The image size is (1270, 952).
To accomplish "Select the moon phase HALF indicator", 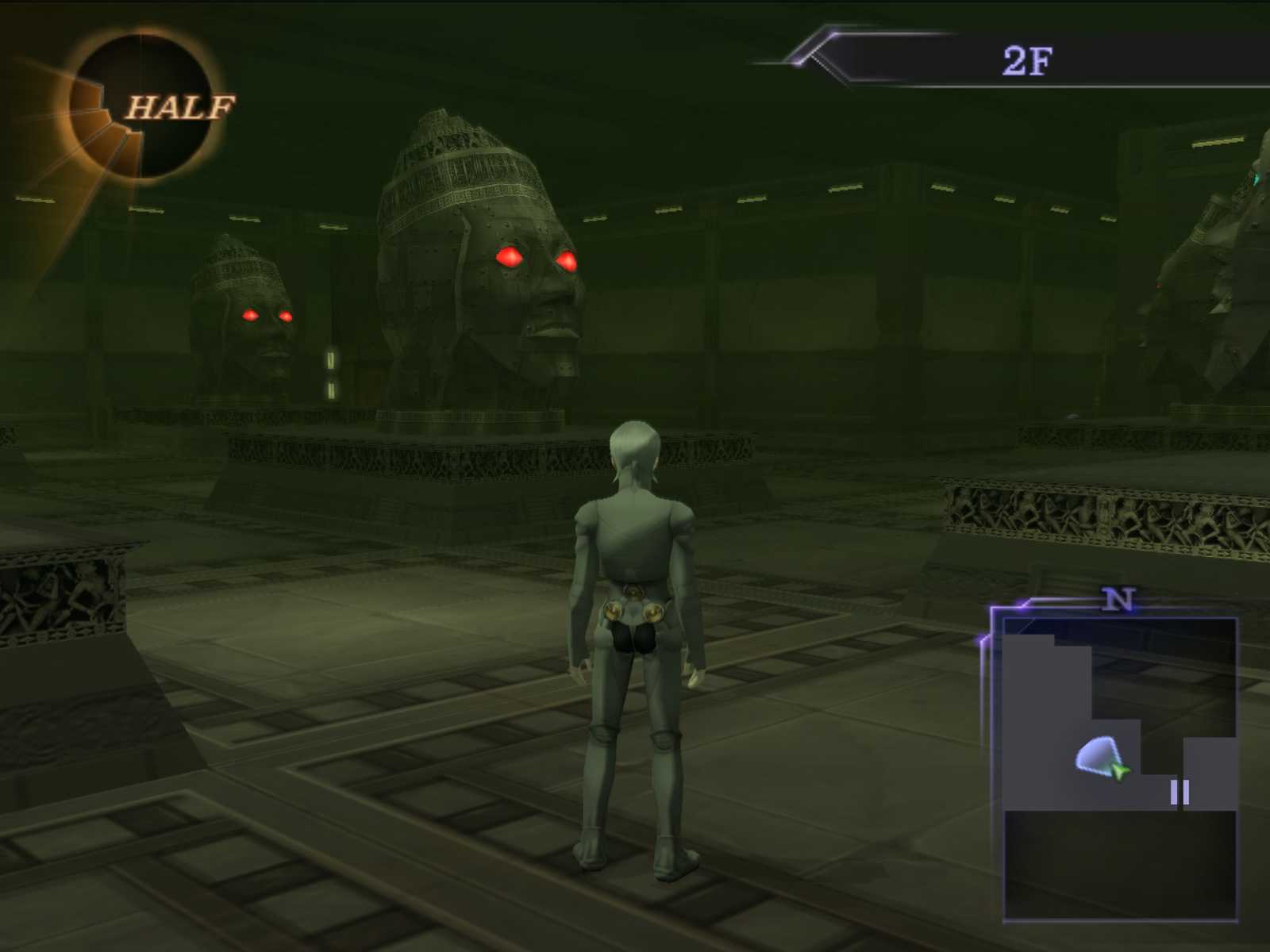I will coord(143,107).
